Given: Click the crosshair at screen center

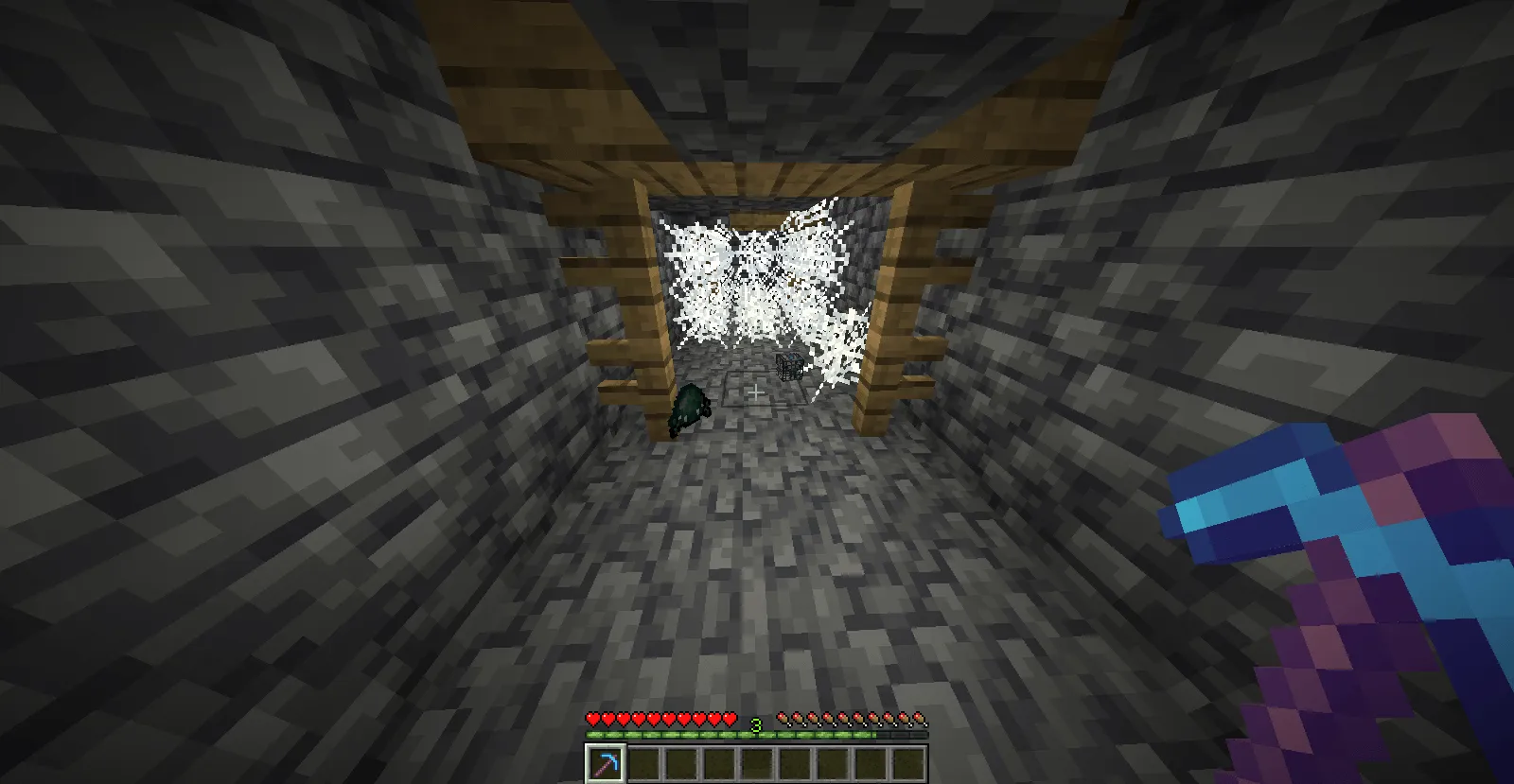Looking at the screenshot, I should (757, 392).
